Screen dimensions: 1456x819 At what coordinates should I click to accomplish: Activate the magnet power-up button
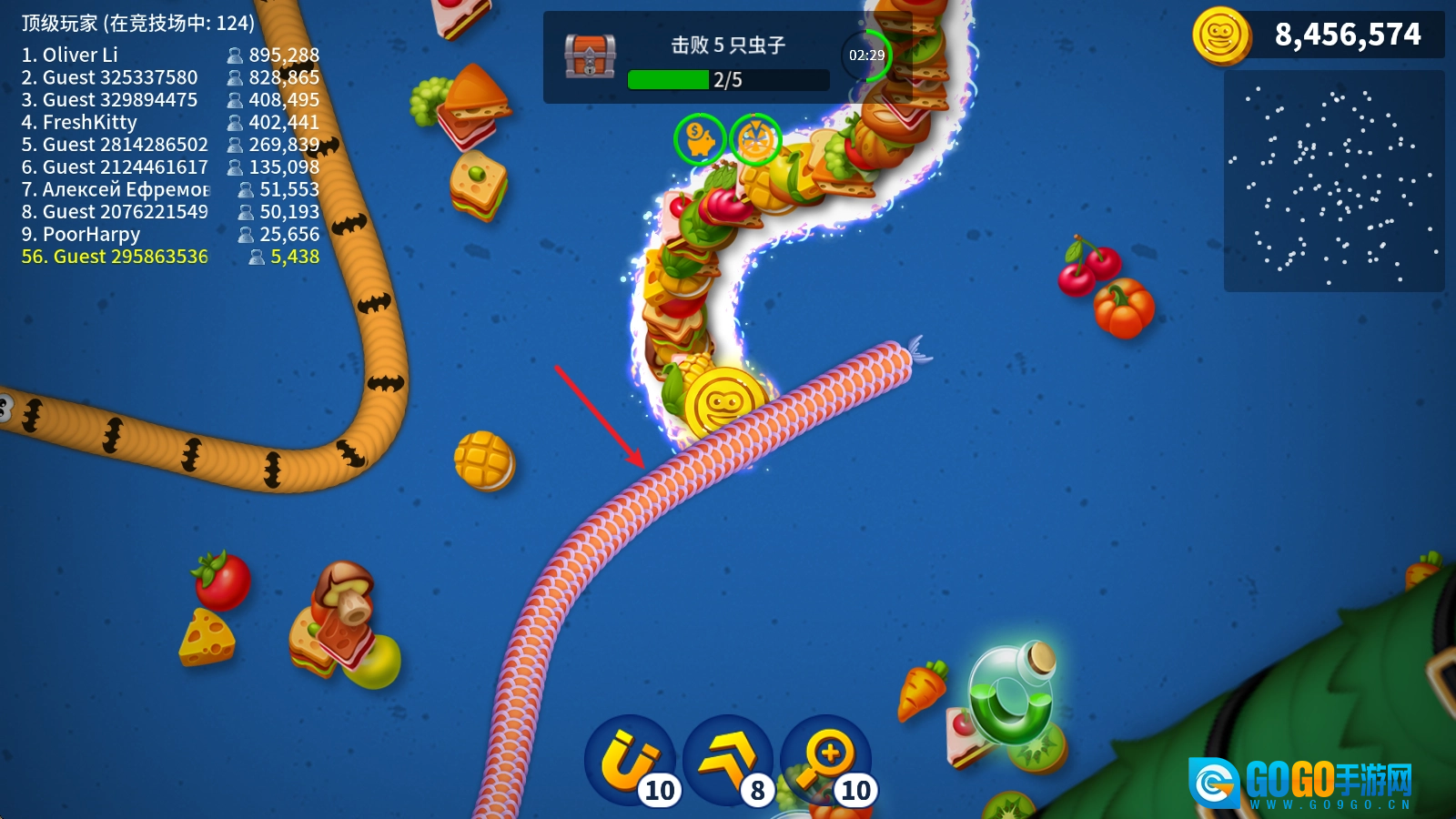point(630,760)
